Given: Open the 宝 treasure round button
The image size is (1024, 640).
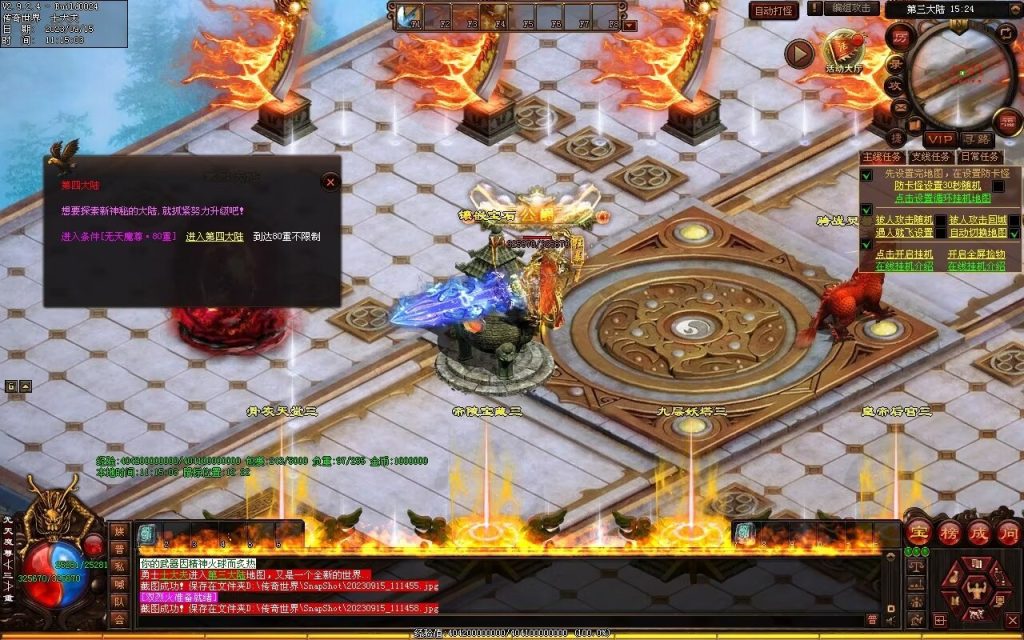Looking at the screenshot, I should 919,532.
